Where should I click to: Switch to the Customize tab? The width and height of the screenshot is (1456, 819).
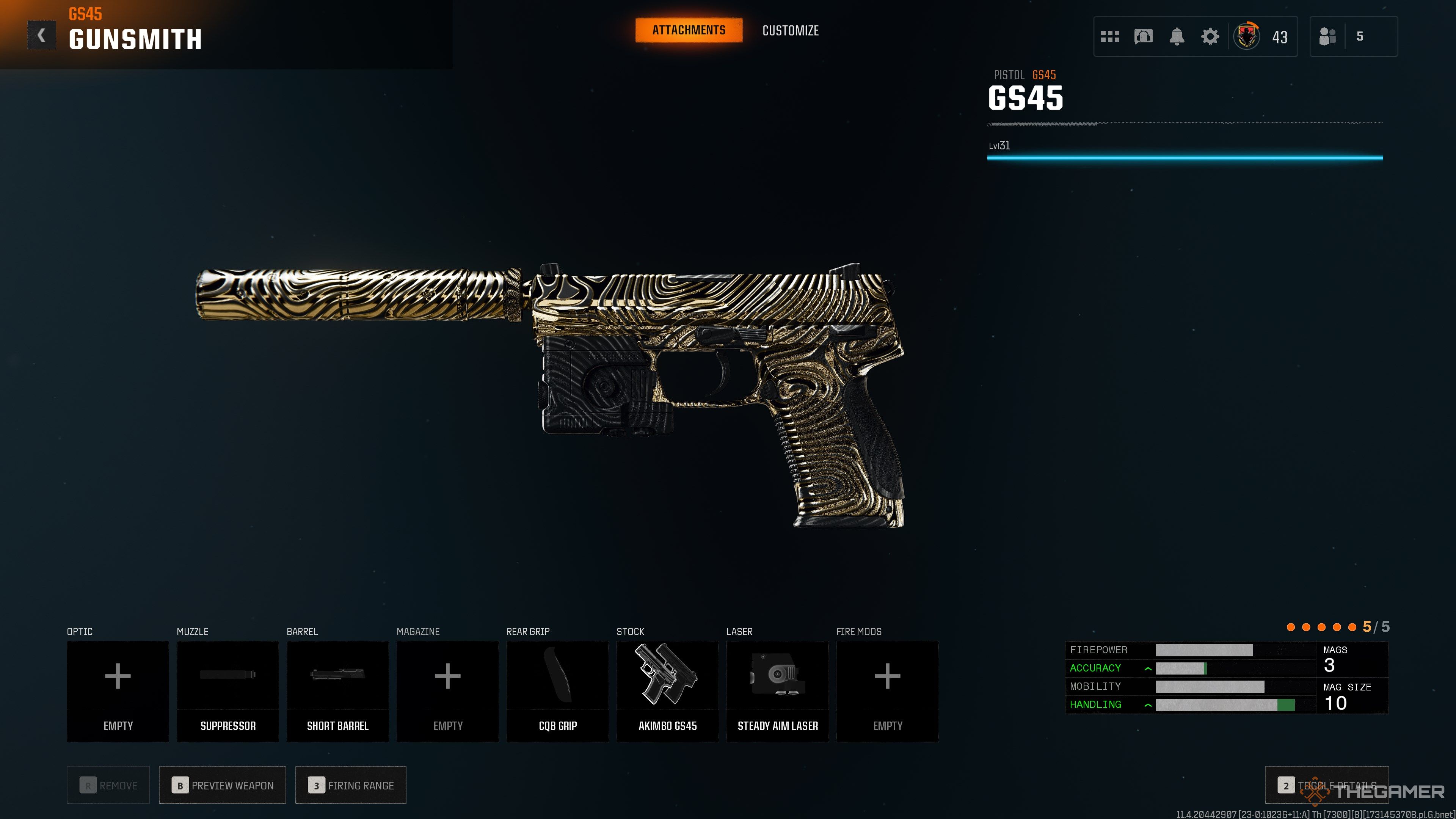(790, 30)
